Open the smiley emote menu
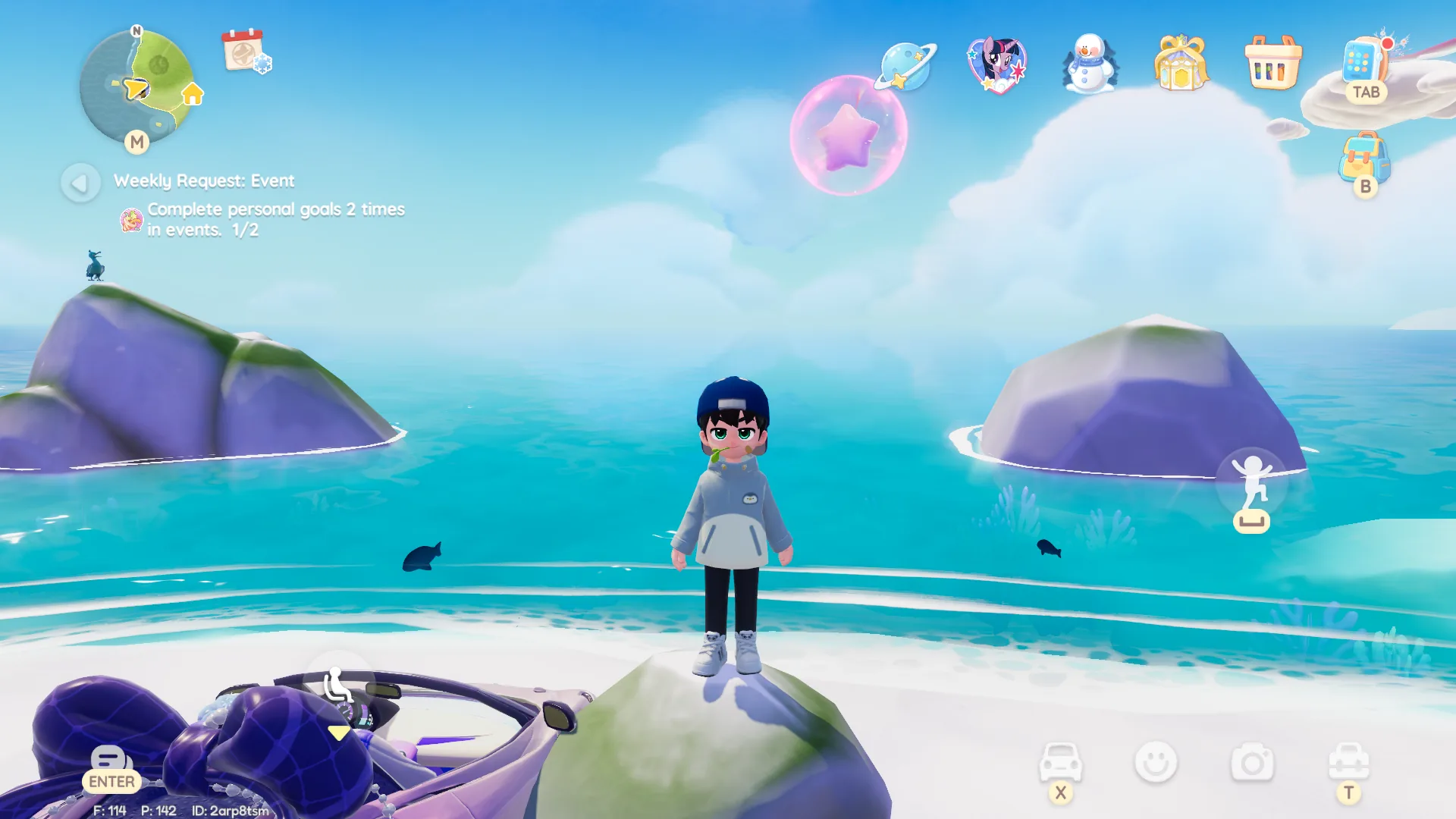The height and width of the screenshot is (819, 1456). [x=1156, y=762]
